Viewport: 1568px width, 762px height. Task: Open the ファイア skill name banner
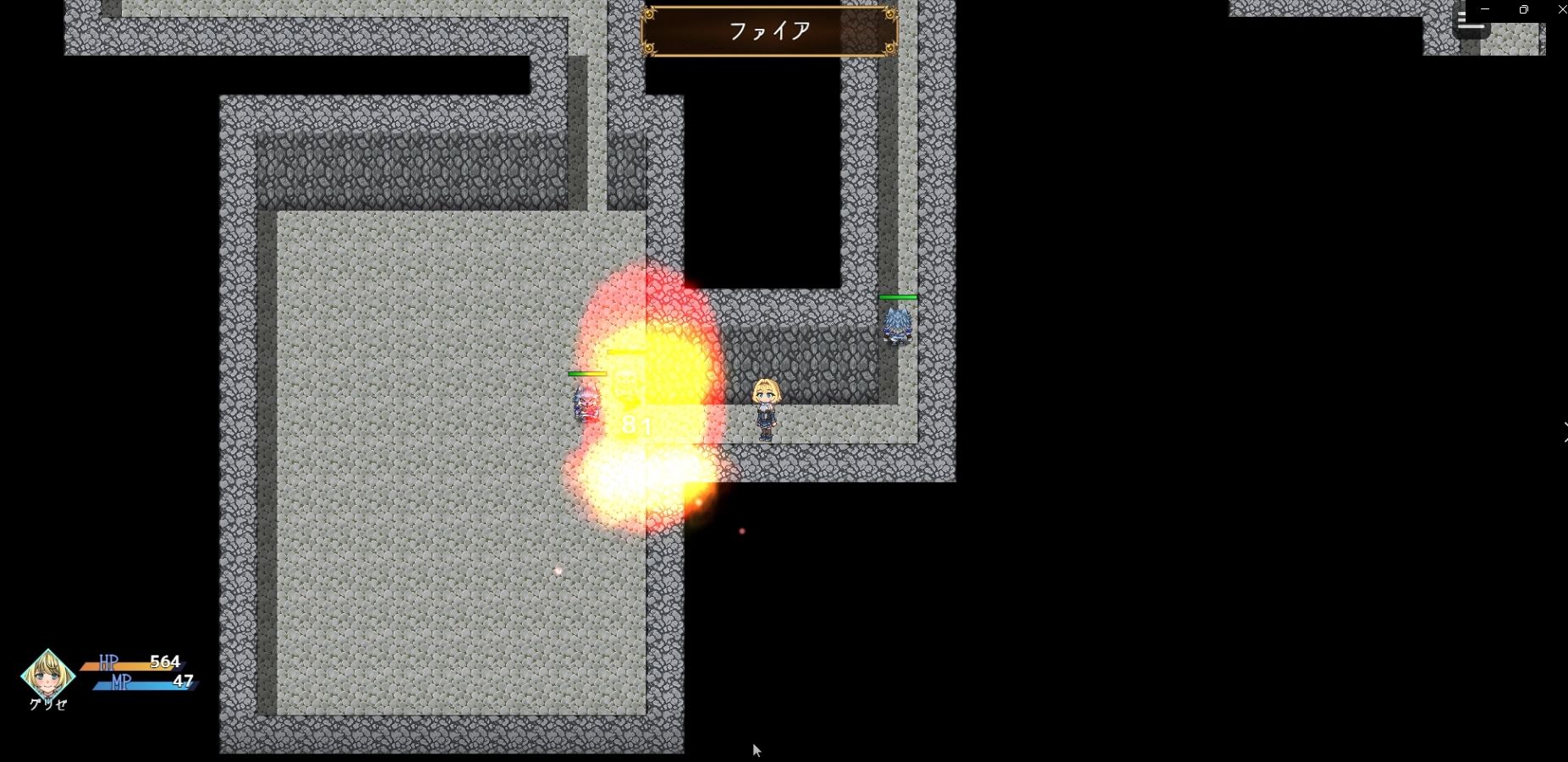click(x=770, y=31)
